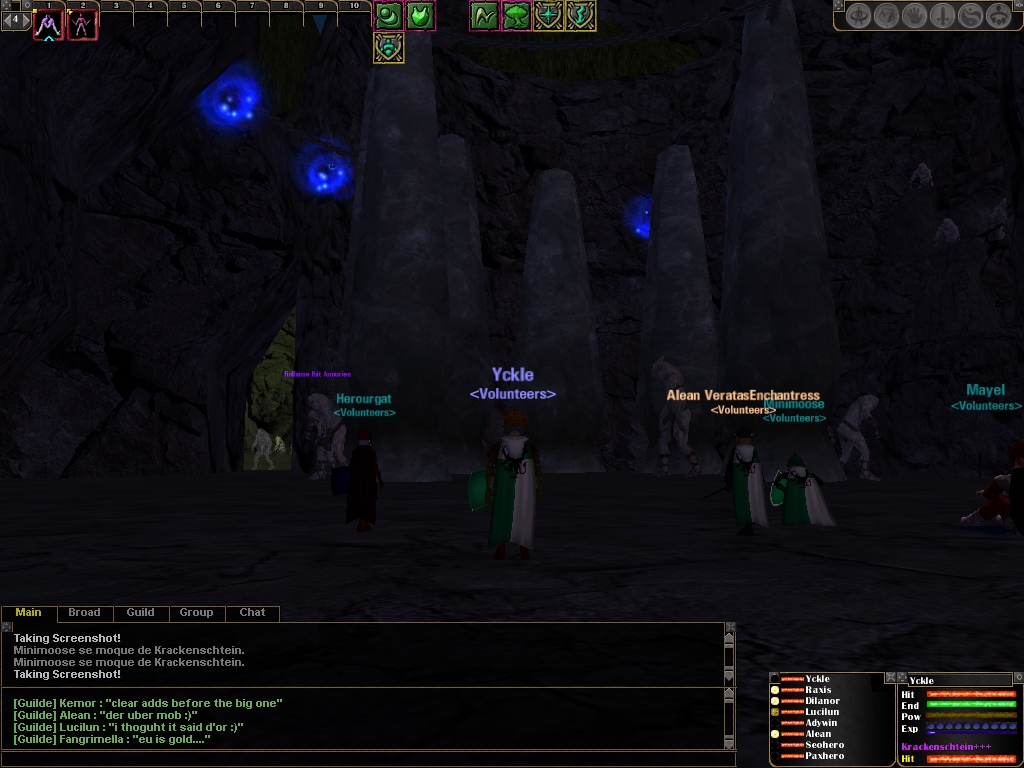The height and width of the screenshot is (768, 1024).
Task: Activate hotbar slot 1 purple figure ability
Action: [48, 26]
